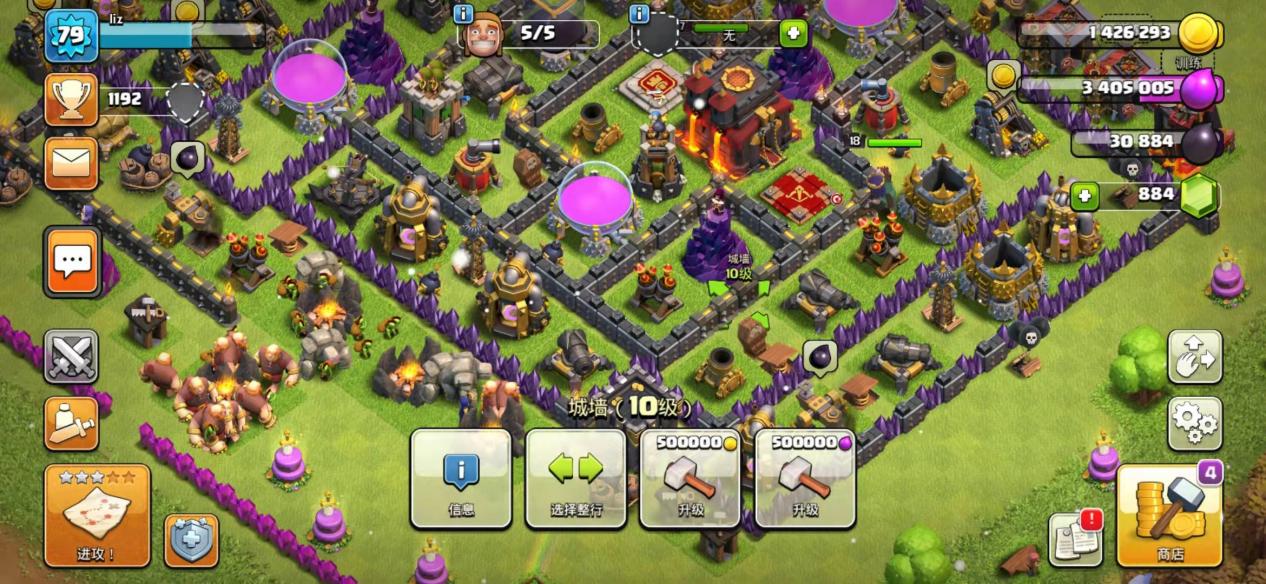Tap the green plus on the shield bar

[x=793, y=33]
